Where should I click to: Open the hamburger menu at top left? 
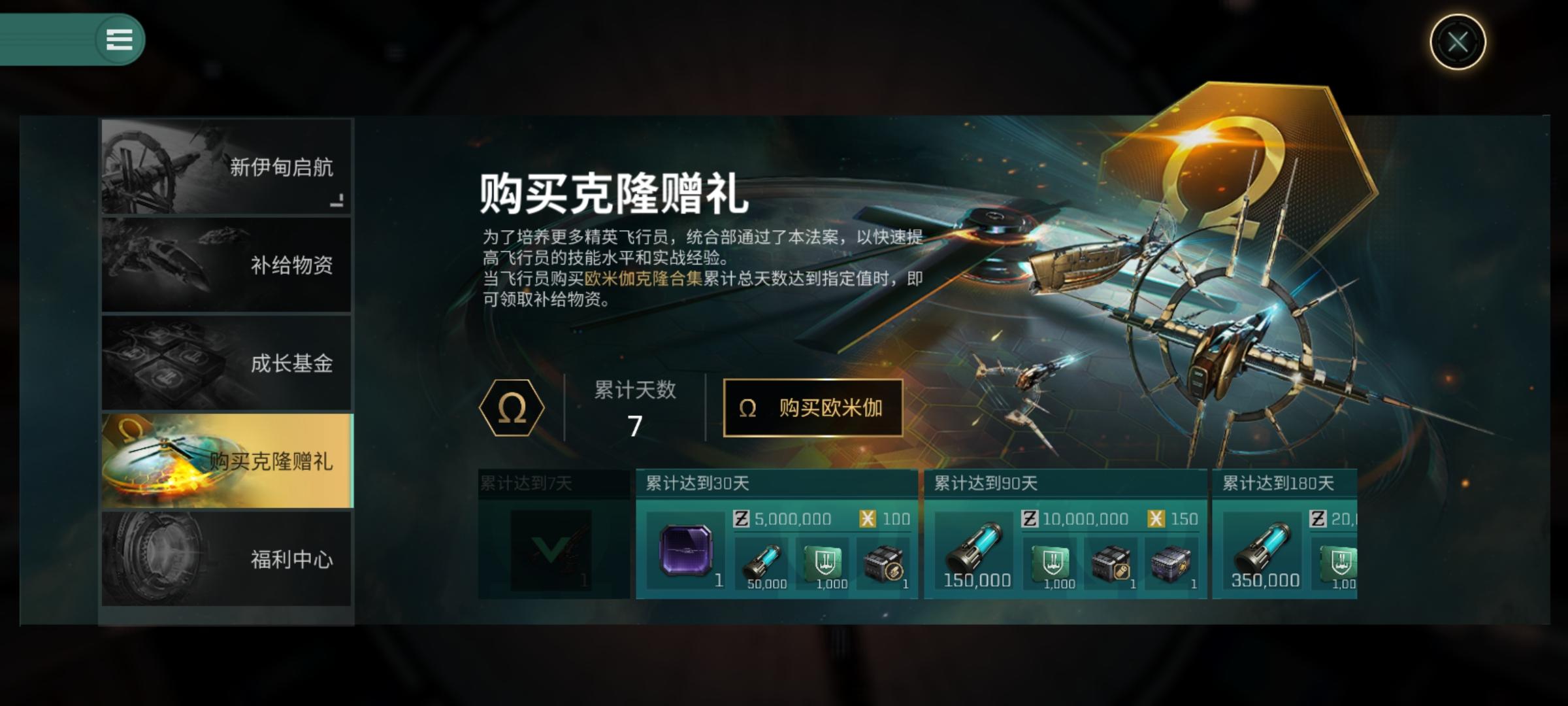tap(120, 39)
